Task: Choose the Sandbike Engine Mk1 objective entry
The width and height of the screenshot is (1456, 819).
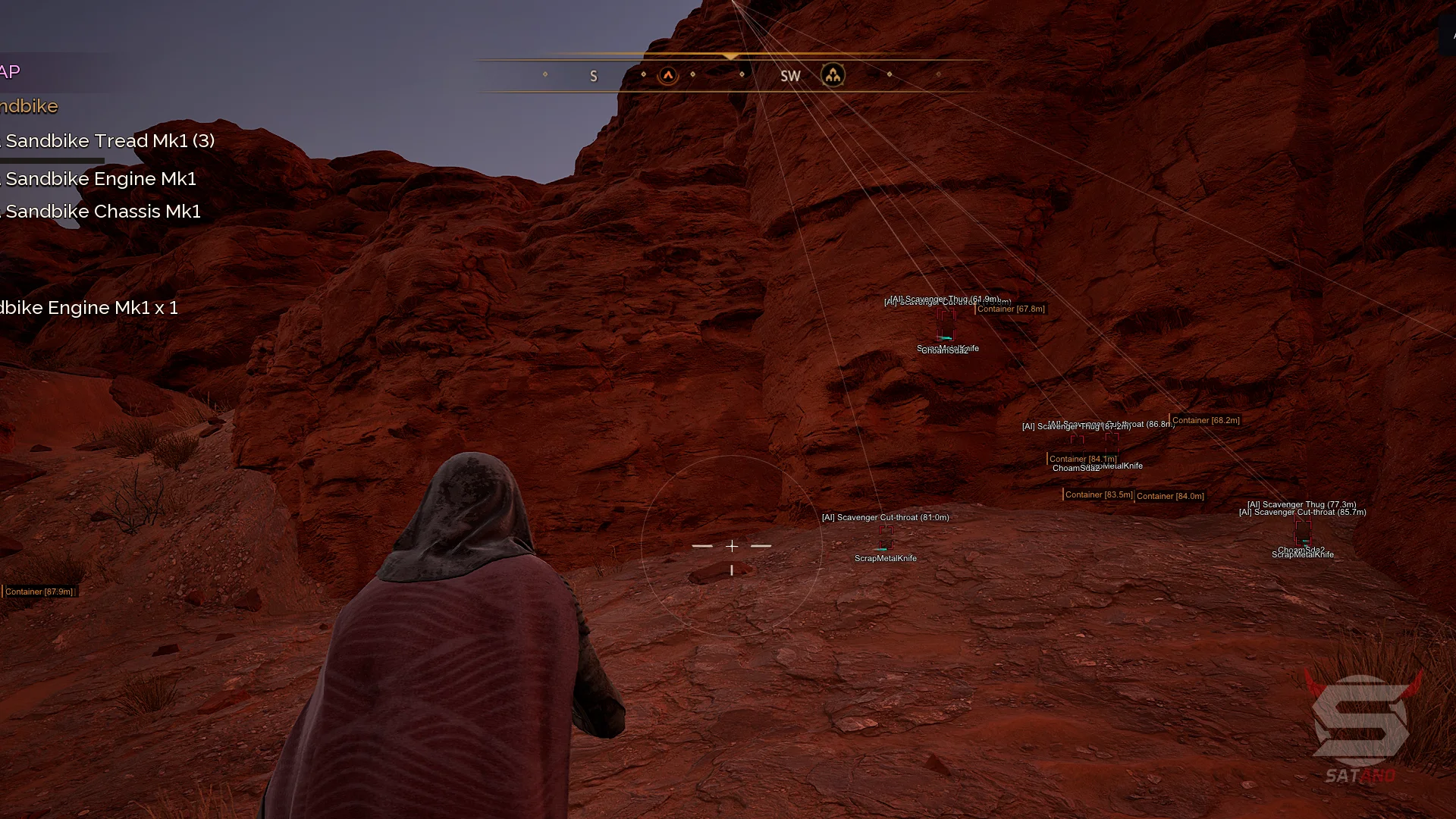Action: [101, 179]
